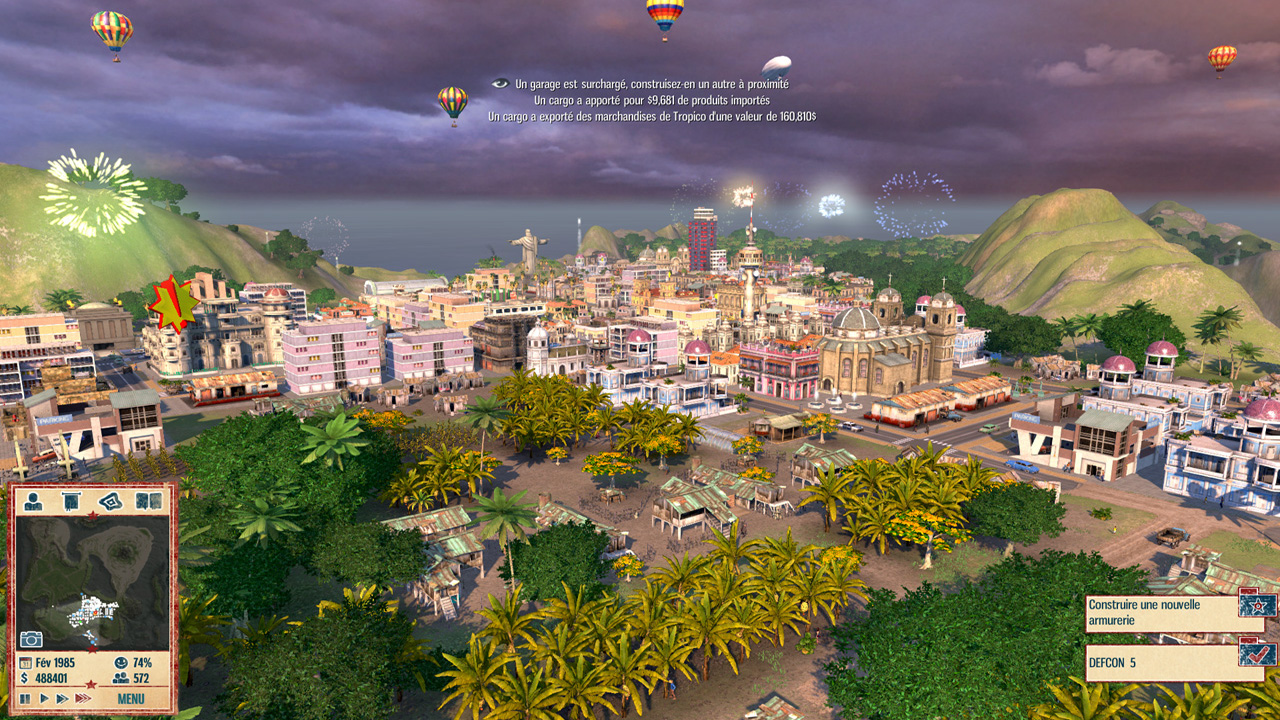1280x720 pixels.
Task: Open the edicts scroll icon
Action: (70, 501)
